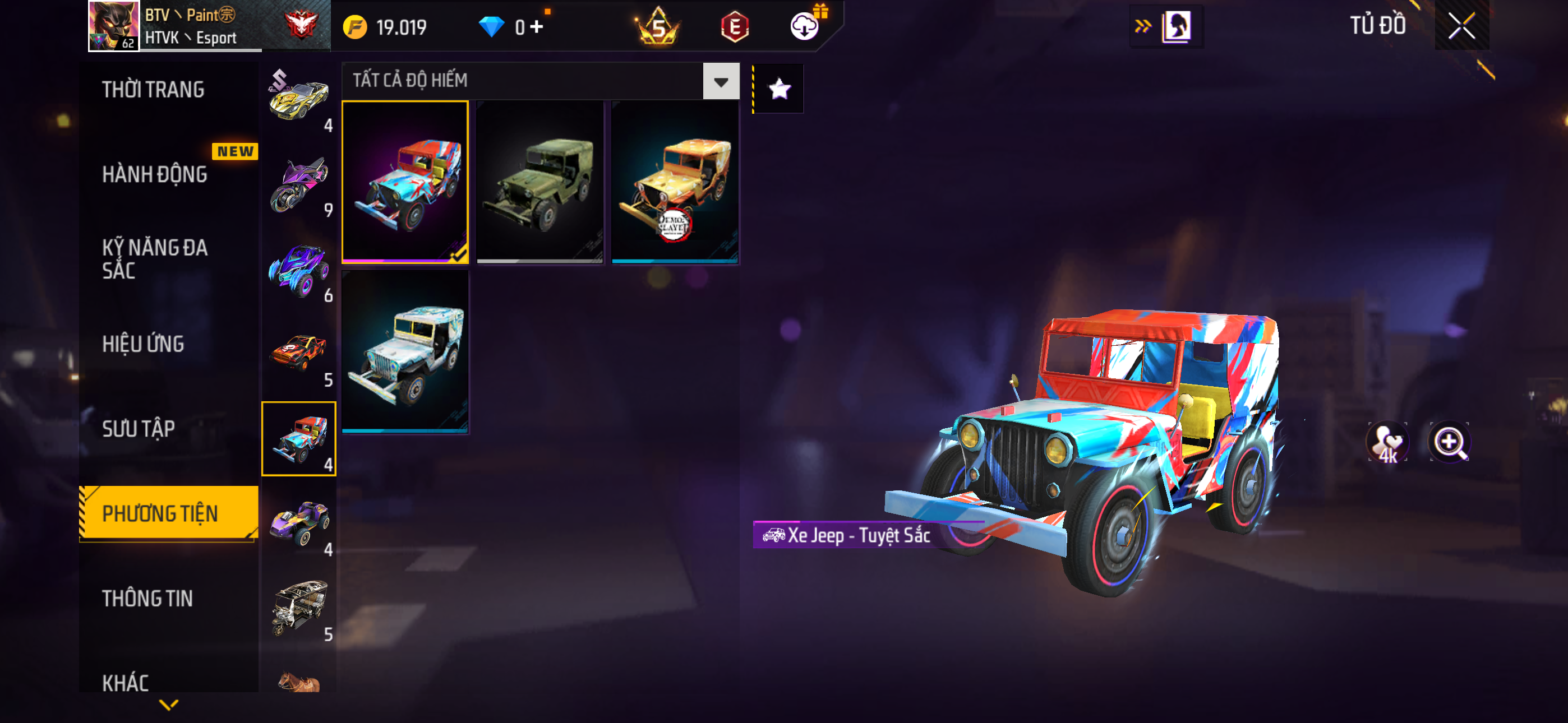The image size is (1568, 723).
Task: Close the wardrobe screen
Action: click(x=1461, y=26)
